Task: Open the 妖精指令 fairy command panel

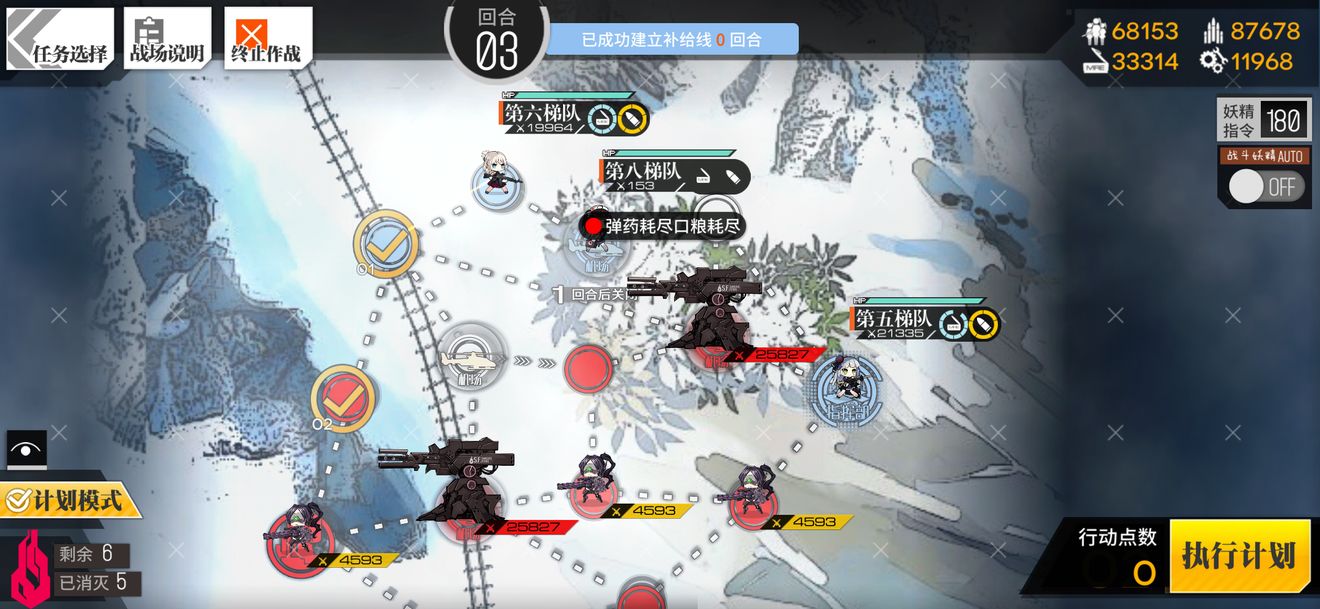Action: pos(1263,121)
